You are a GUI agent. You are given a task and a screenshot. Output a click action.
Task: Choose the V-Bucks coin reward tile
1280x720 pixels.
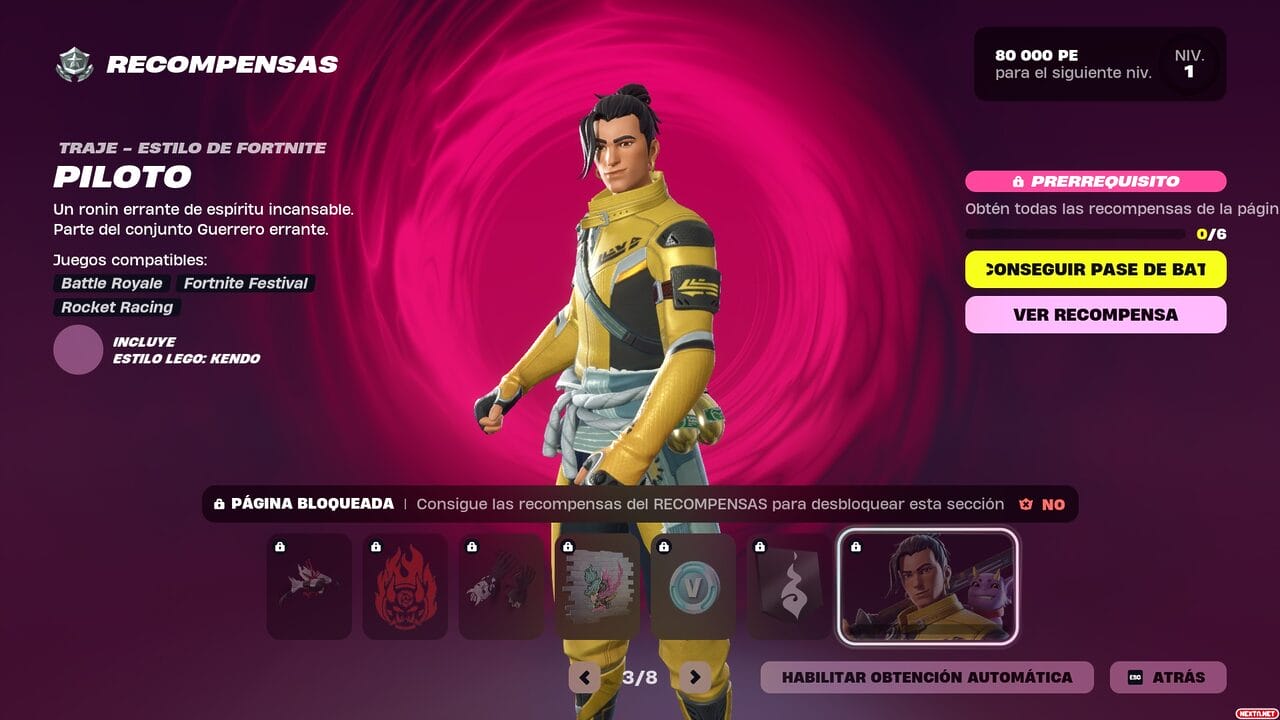tap(693, 586)
